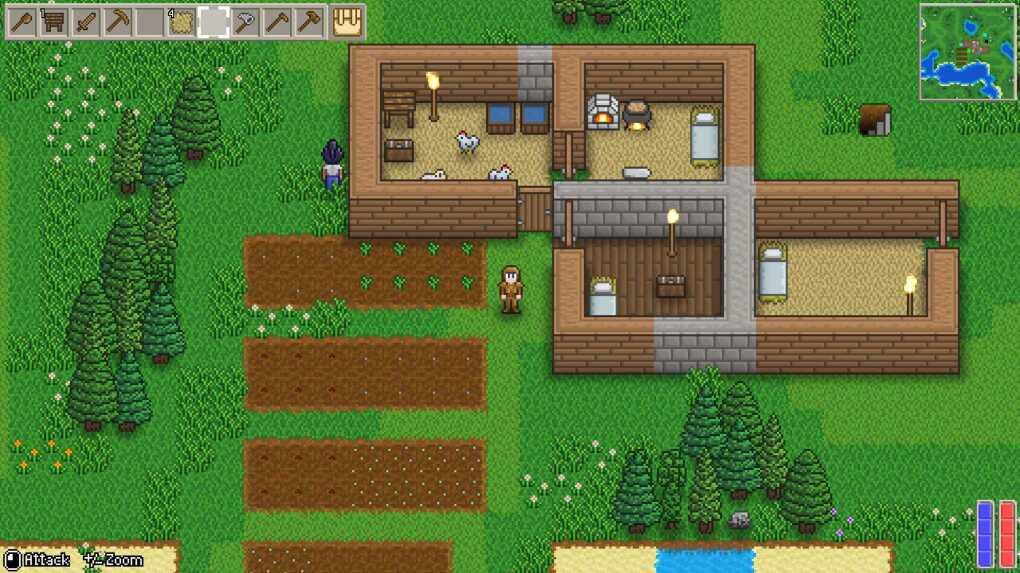Select the straw stack hotbar slot
The height and width of the screenshot is (573, 1020).
pyautogui.click(x=182, y=21)
